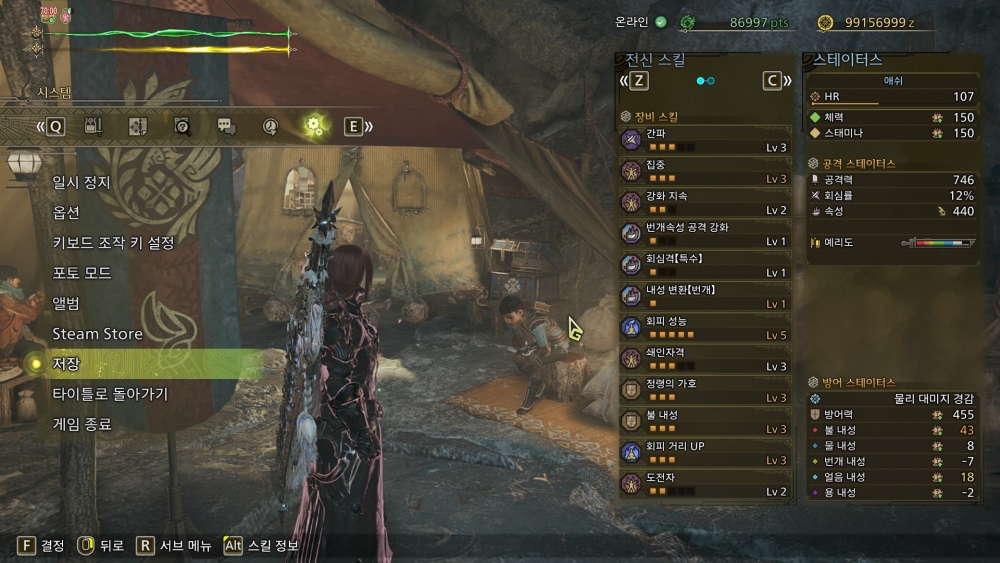The image size is (1000, 563).
Task: Select the 도전자 skill row
Action: click(704, 484)
